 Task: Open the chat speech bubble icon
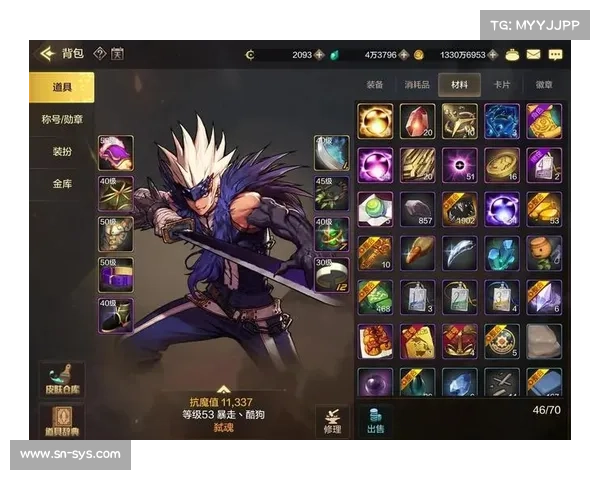click(555, 54)
